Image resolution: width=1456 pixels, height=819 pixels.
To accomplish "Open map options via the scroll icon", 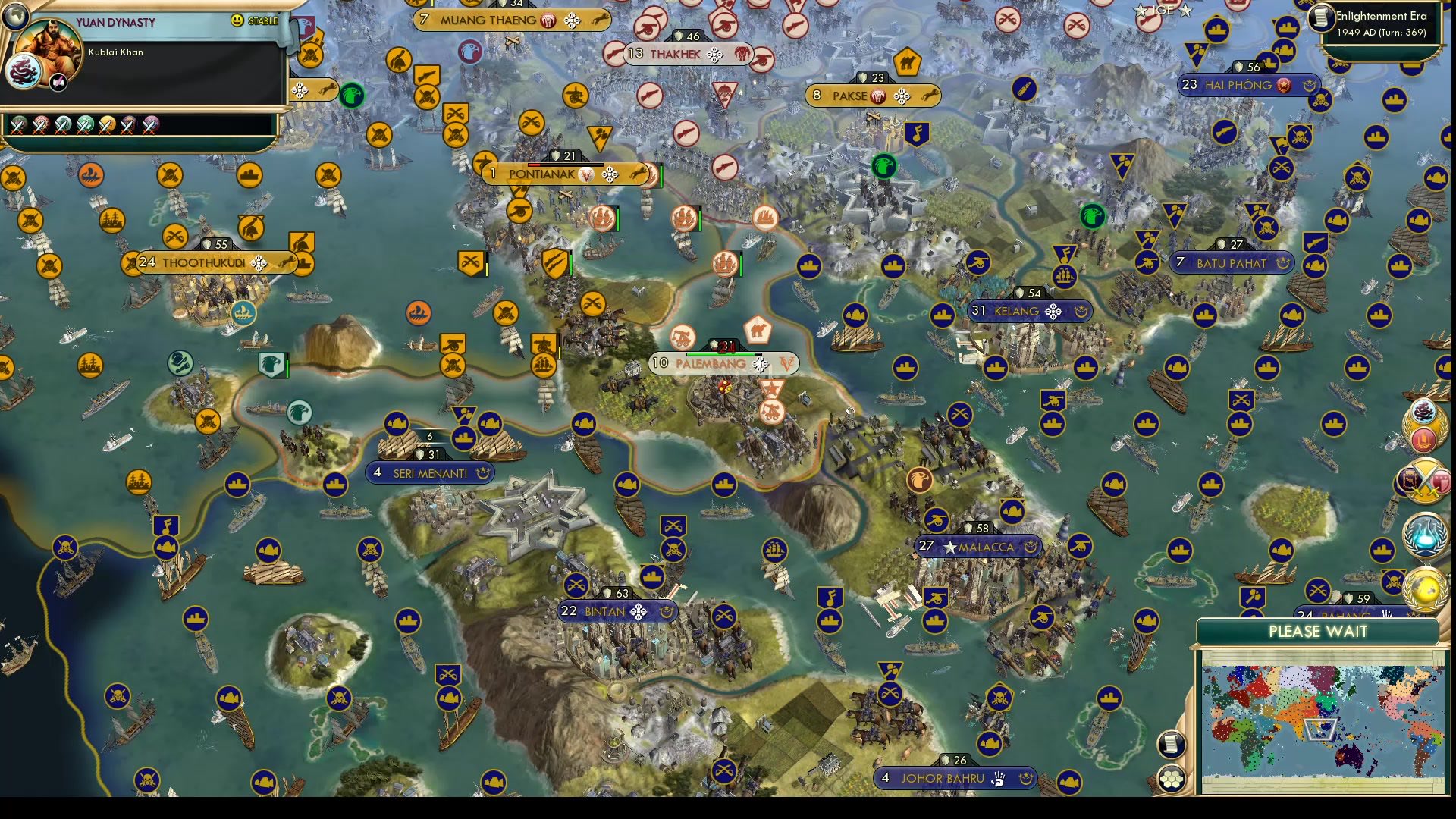I will pos(1172,743).
